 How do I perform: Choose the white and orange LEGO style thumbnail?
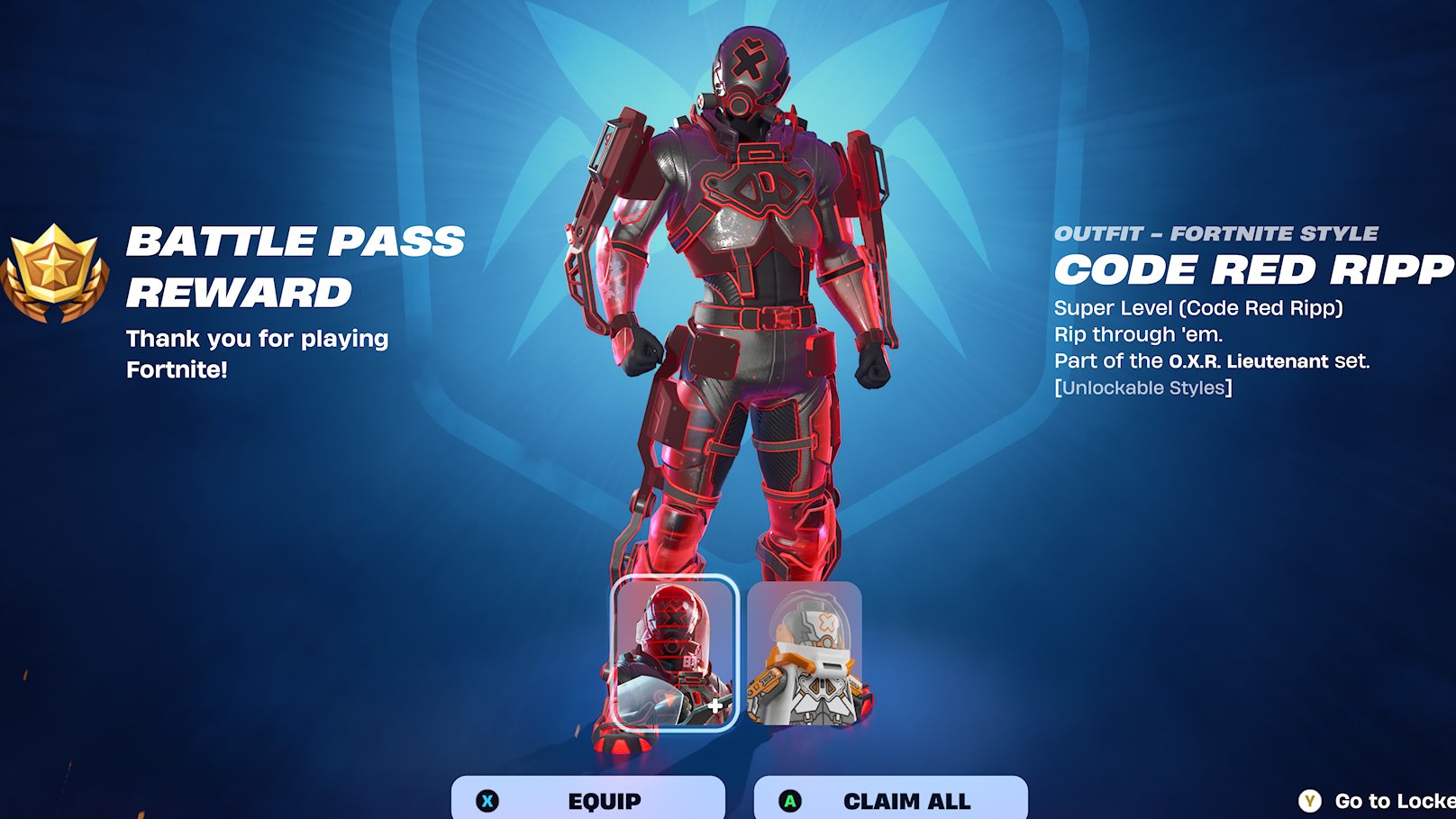(805, 652)
